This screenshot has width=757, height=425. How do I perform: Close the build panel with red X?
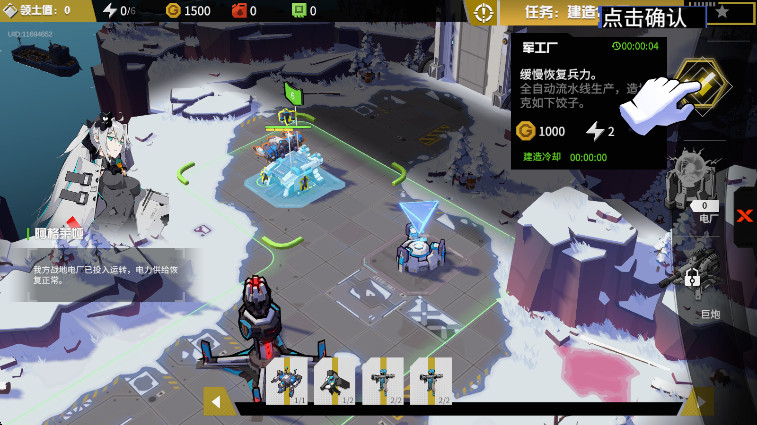pos(745,216)
